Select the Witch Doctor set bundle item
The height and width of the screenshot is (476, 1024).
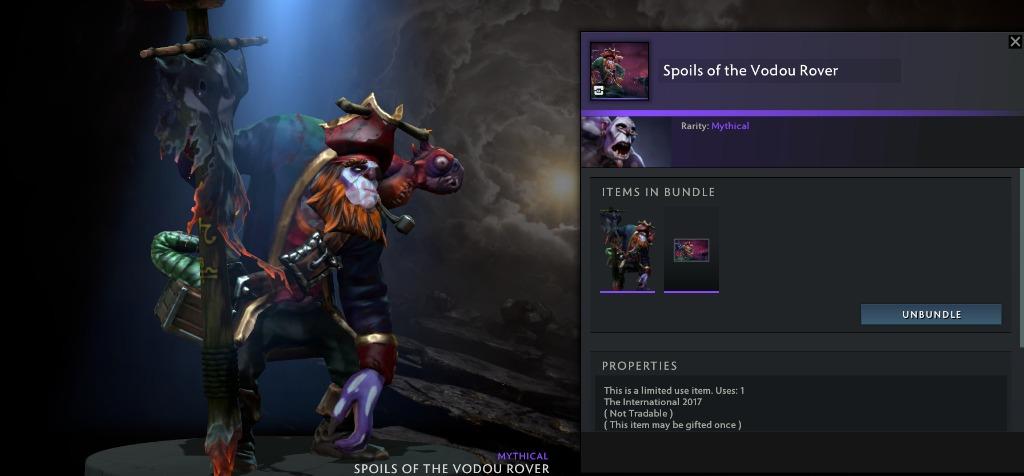tap(627, 249)
